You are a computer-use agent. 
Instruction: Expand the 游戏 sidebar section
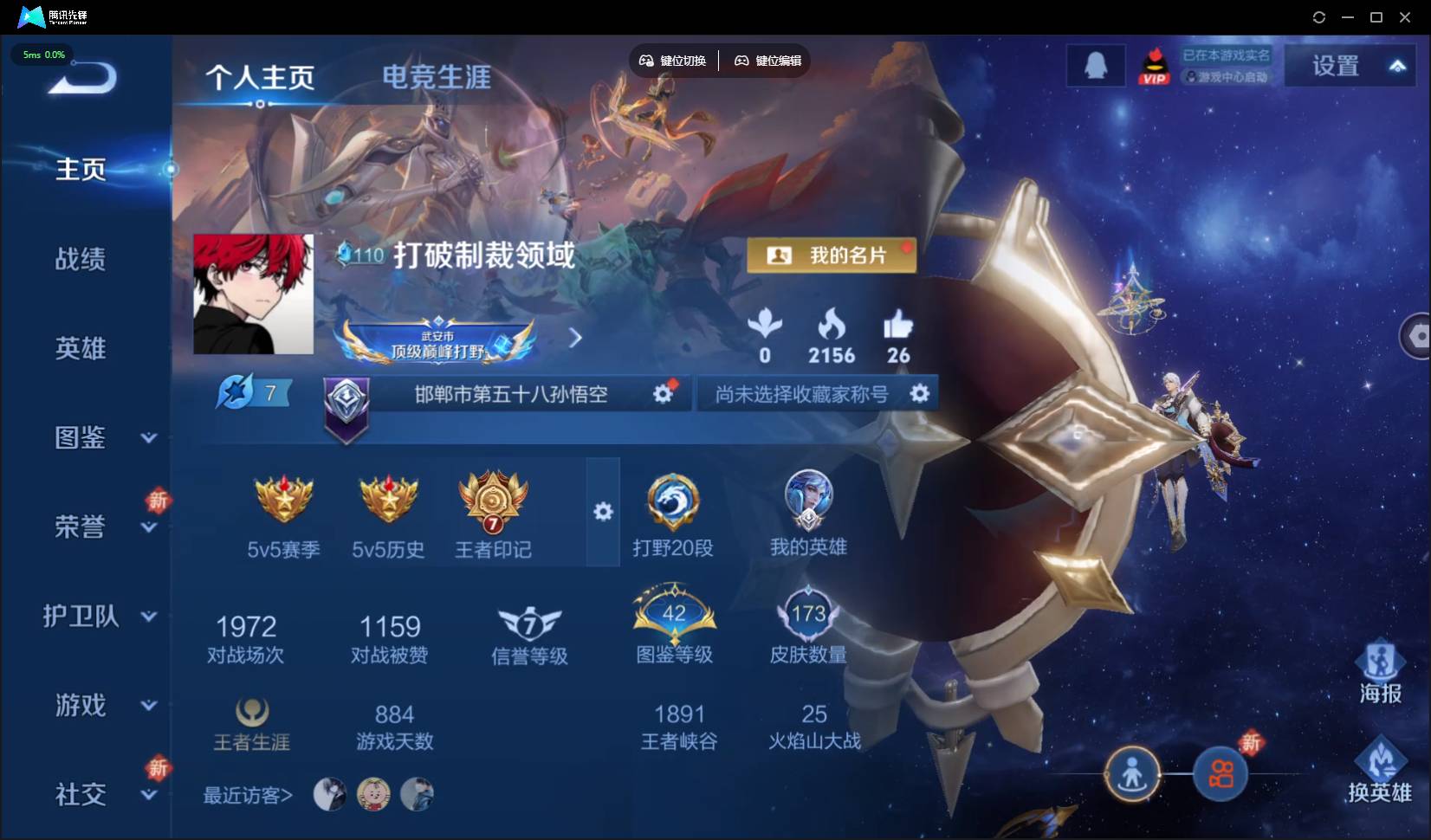click(x=148, y=706)
